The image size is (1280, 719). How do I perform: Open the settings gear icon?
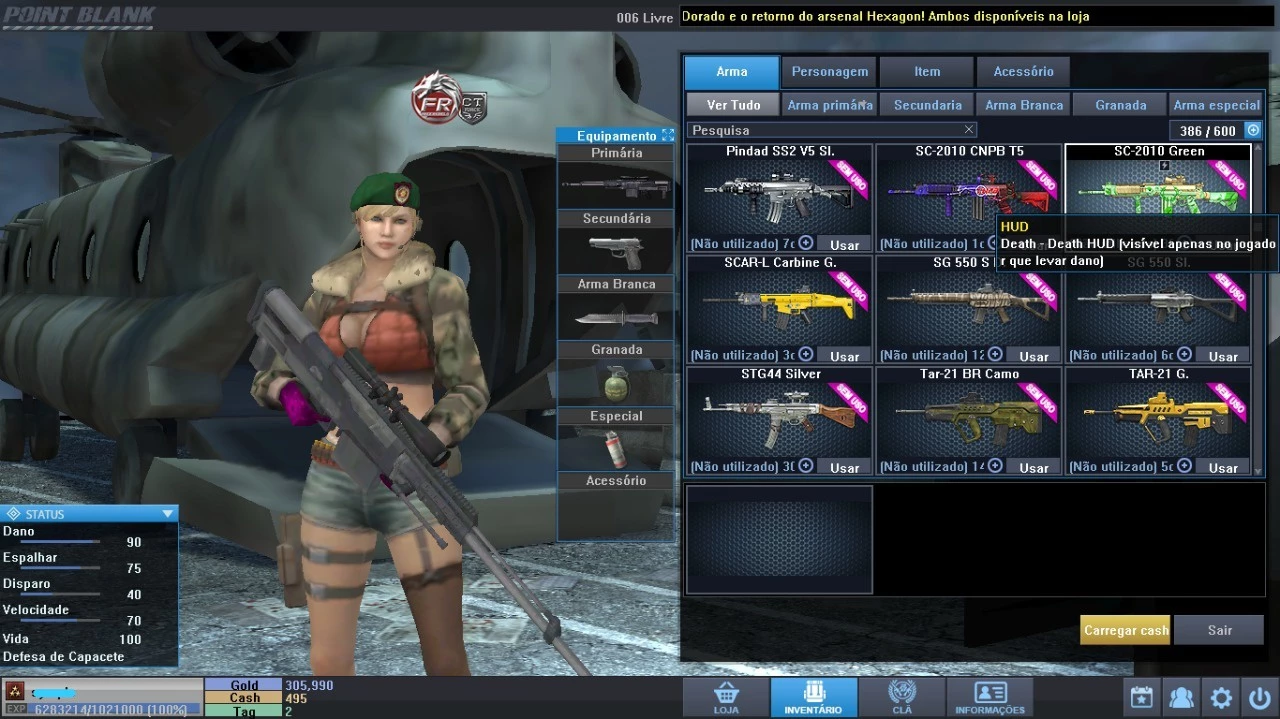(1221, 697)
